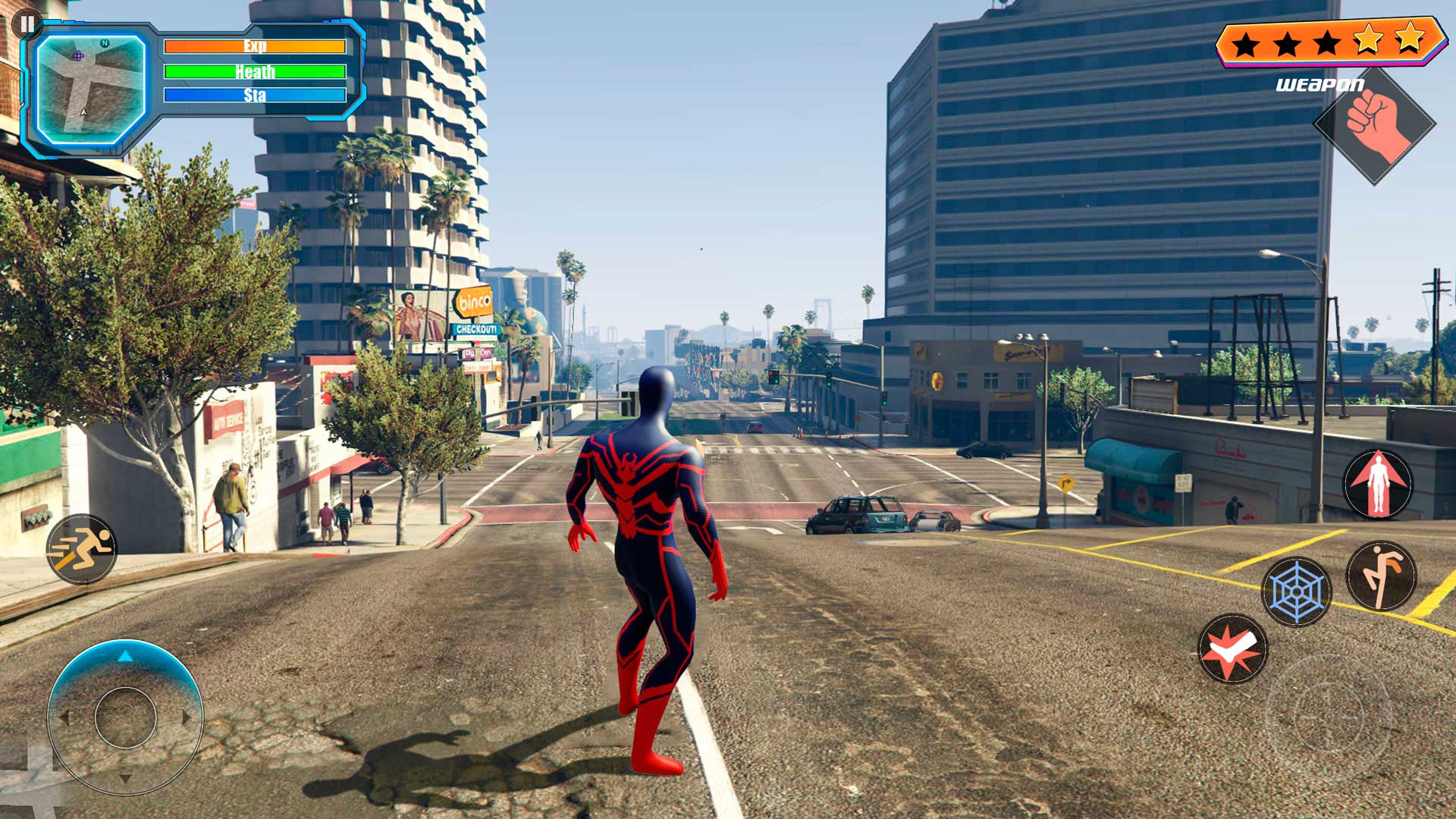The width and height of the screenshot is (1456, 819).
Task: Activate the red upward-arrow fly button
Action: point(1378,483)
